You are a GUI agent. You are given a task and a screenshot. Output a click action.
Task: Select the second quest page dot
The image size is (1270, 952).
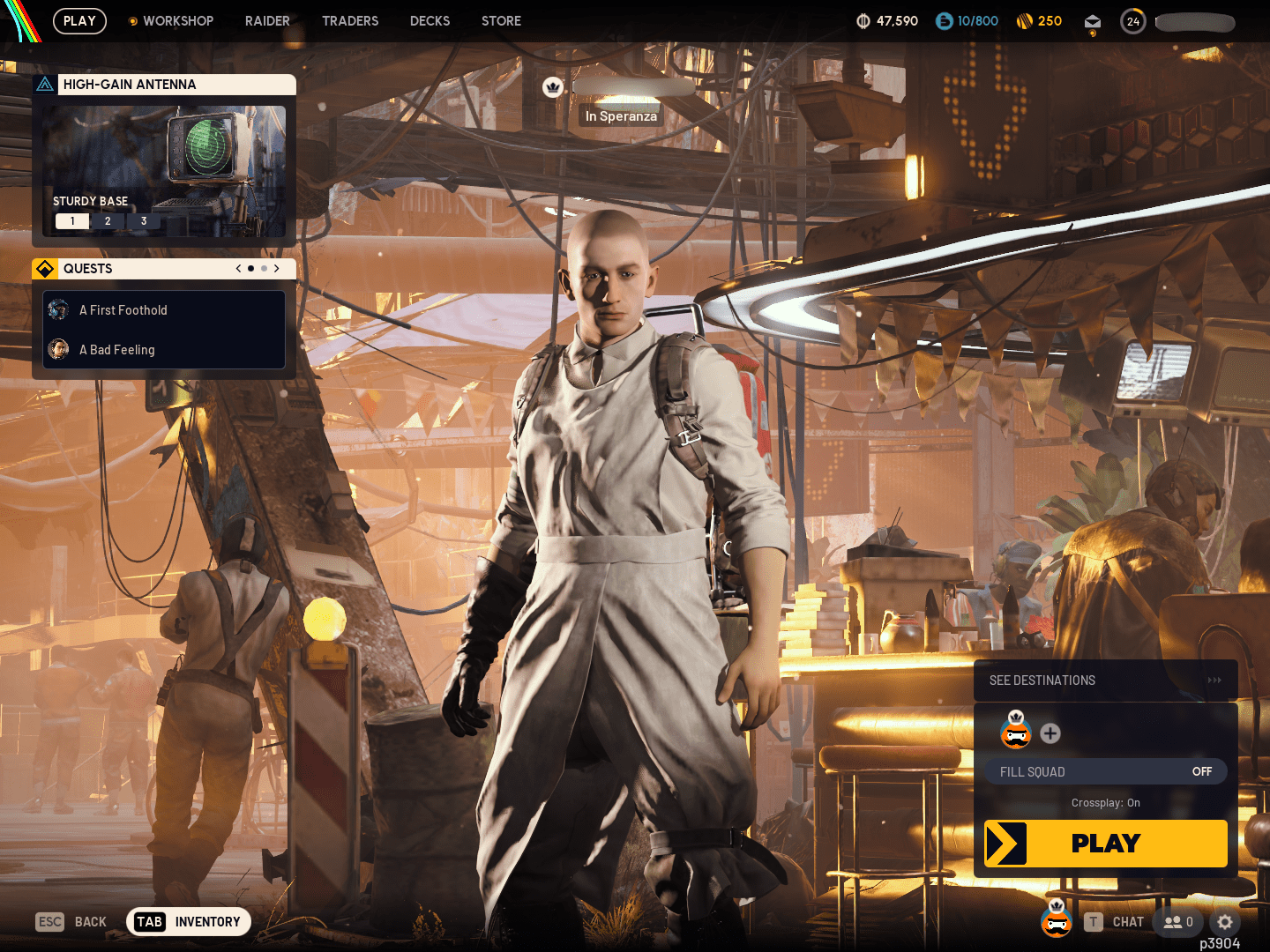point(264,269)
